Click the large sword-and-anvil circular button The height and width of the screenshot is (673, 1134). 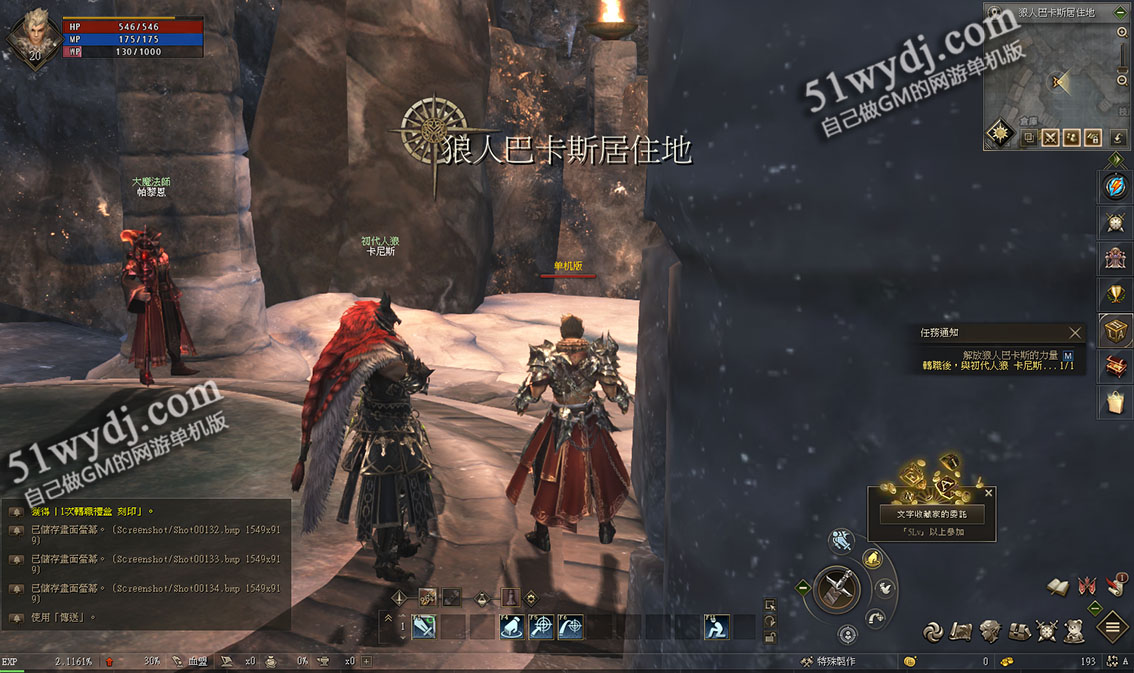pyautogui.click(x=838, y=589)
